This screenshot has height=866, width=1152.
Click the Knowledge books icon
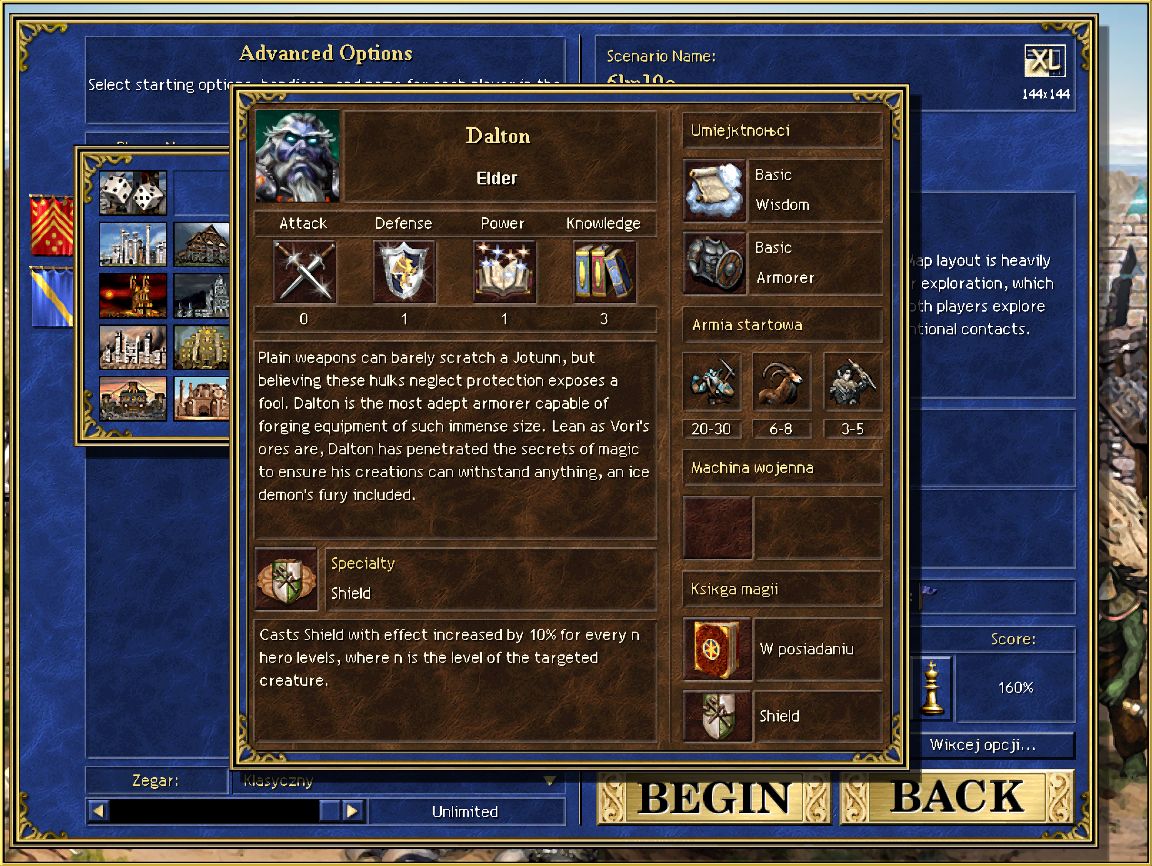point(604,271)
